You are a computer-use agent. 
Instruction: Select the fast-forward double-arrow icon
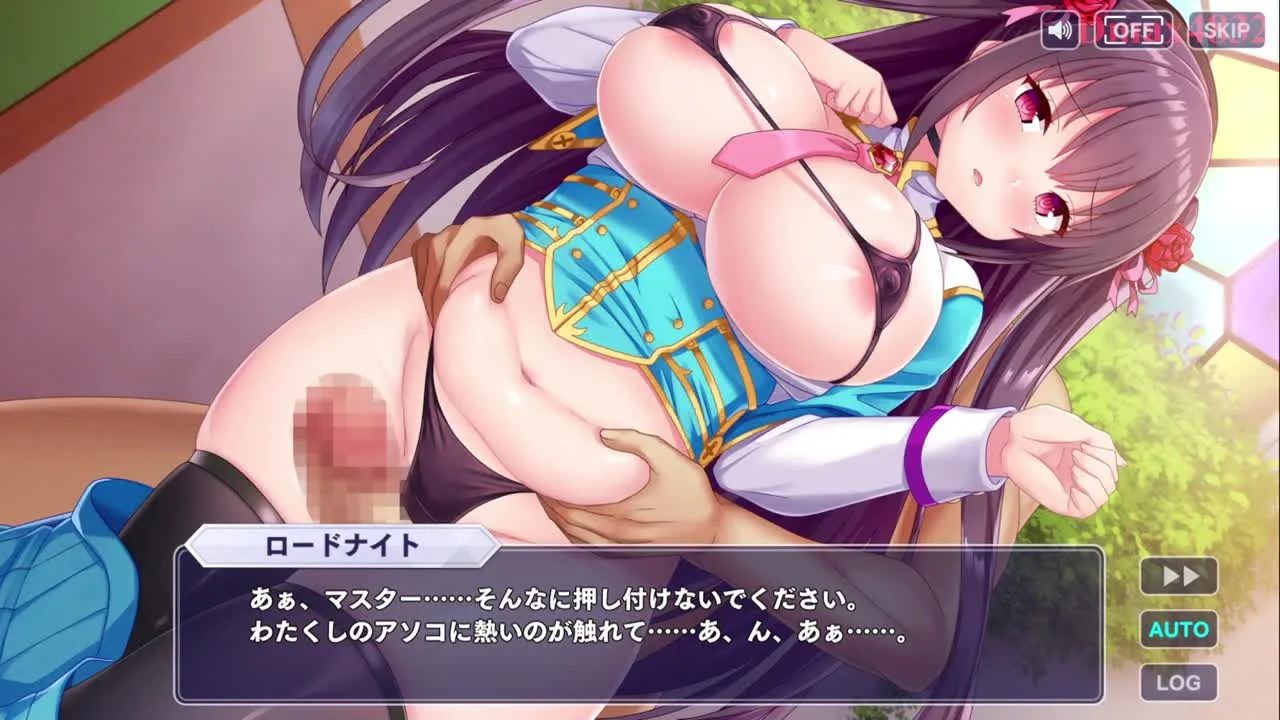[1178, 575]
